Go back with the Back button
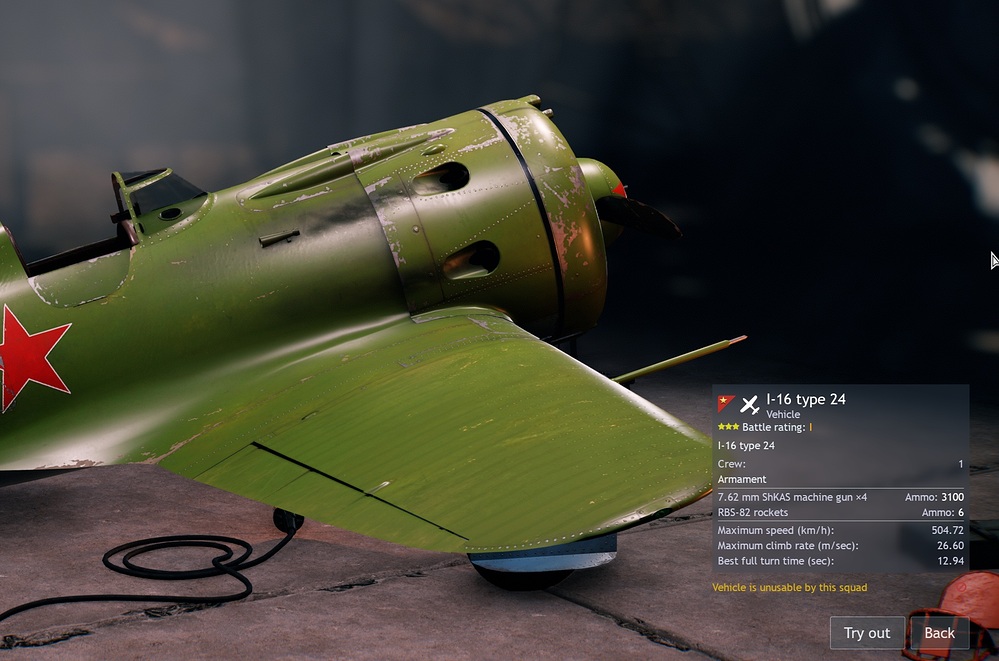999x661 pixels. click(x=939, y=633)
